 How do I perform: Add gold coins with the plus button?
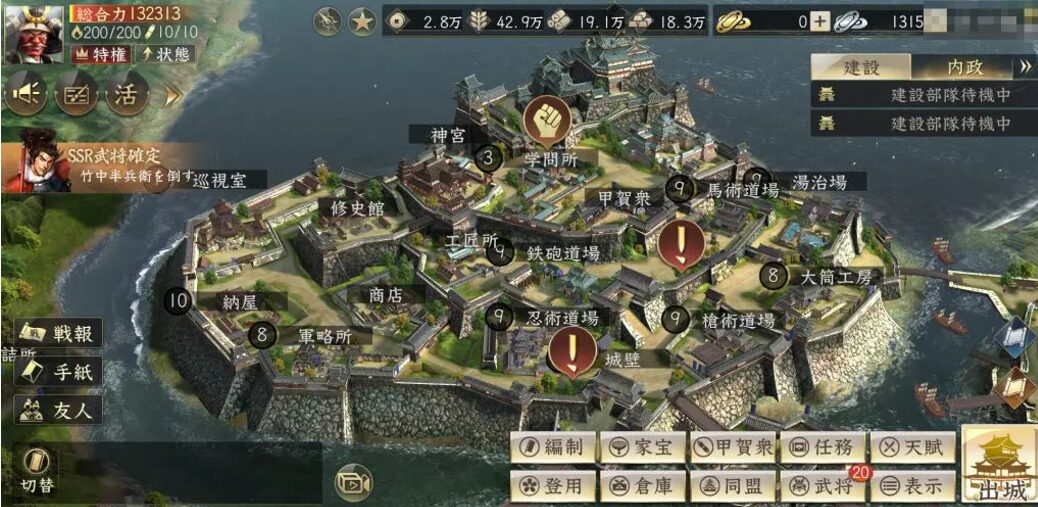(819, 22)
